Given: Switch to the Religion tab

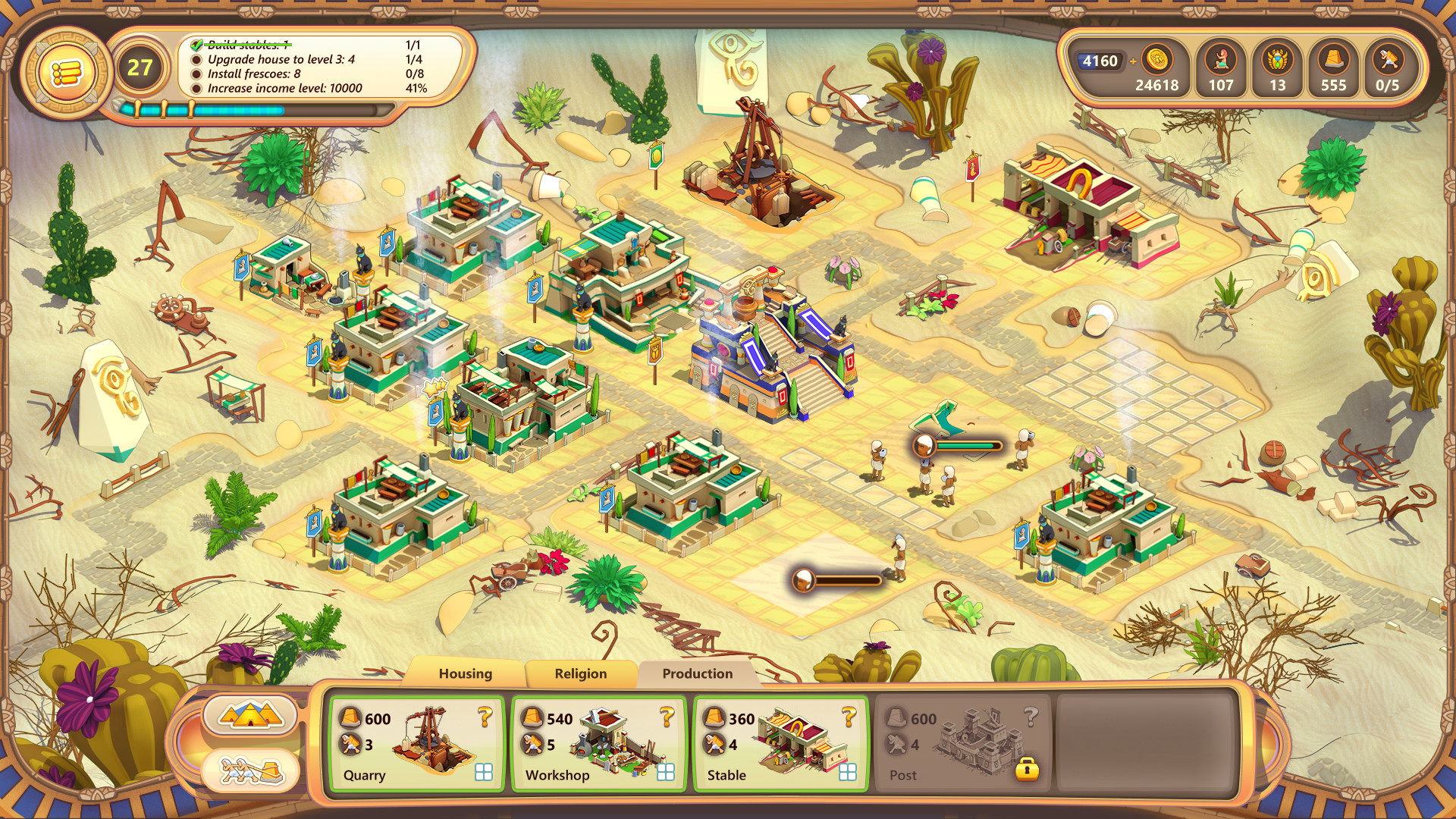Looking at the screenshot, I should (579, 673).
